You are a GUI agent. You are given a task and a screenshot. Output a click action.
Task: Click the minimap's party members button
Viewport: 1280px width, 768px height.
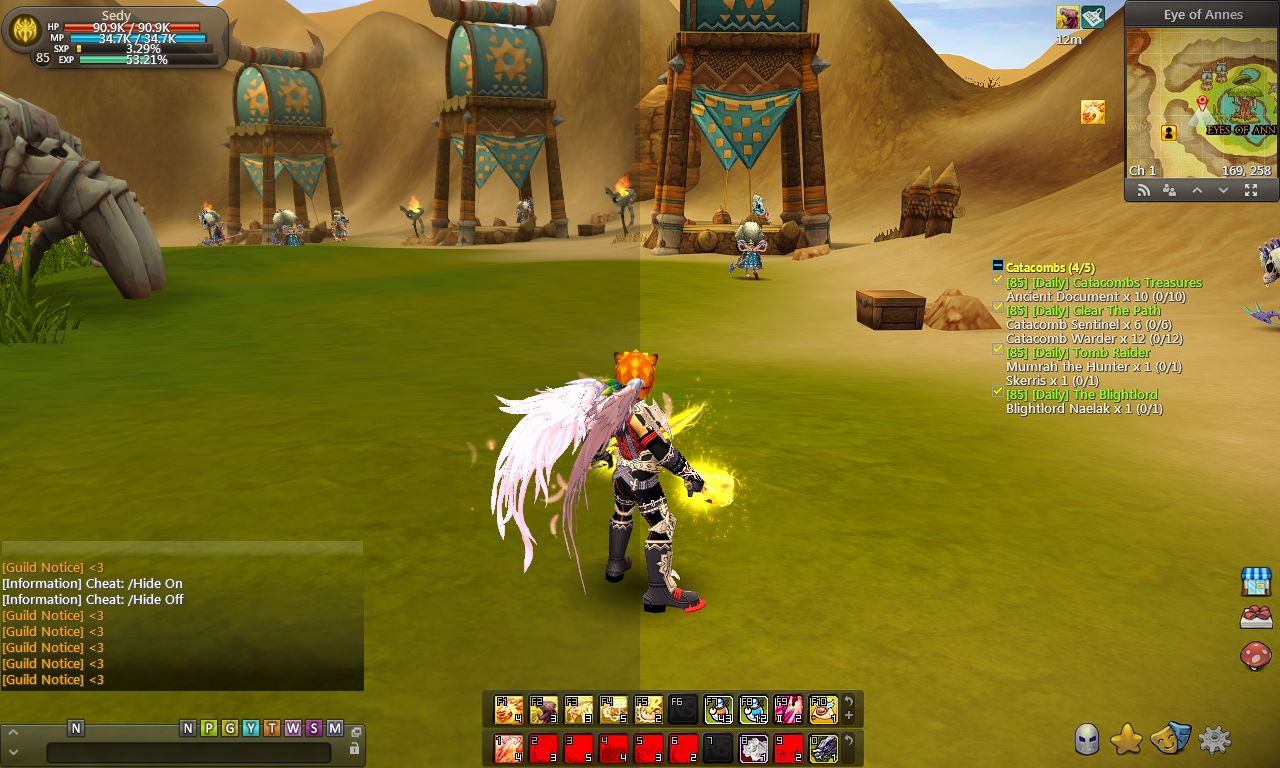tap(1169, 191)
